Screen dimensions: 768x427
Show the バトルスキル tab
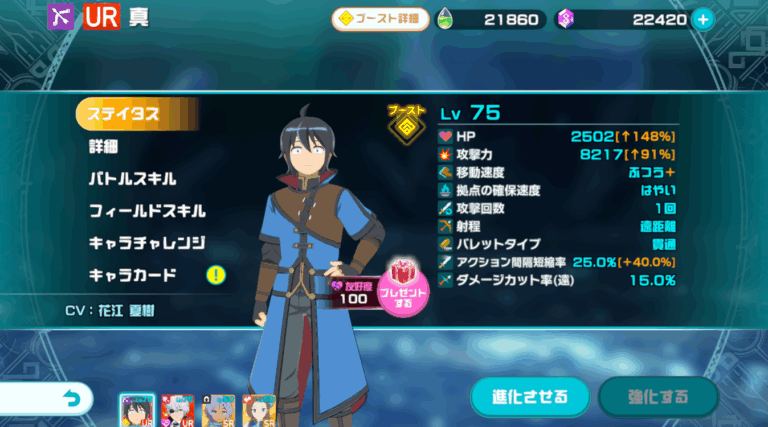coord(133,179)
